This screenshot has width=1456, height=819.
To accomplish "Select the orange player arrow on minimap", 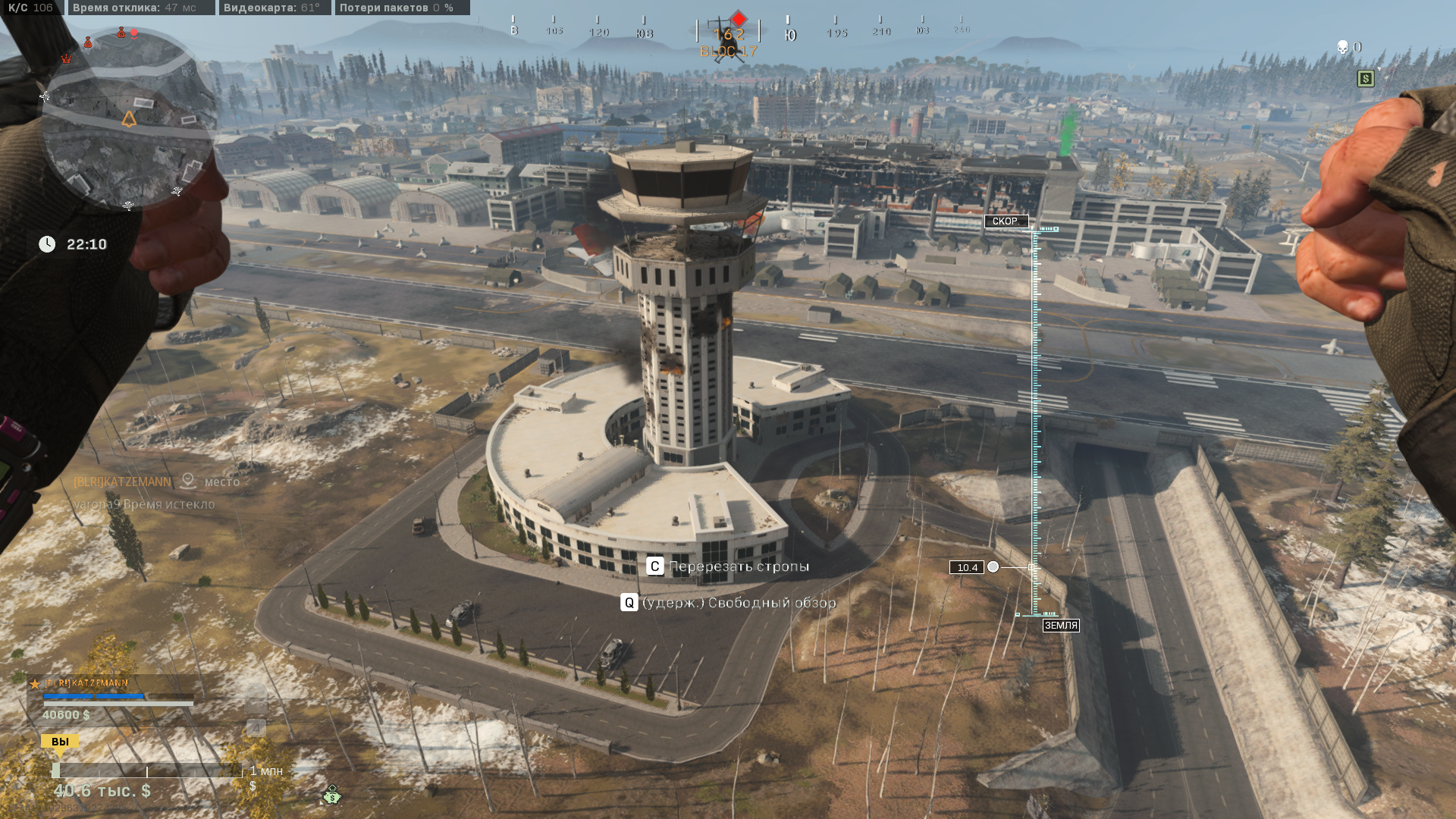I will tap(129, 119).
